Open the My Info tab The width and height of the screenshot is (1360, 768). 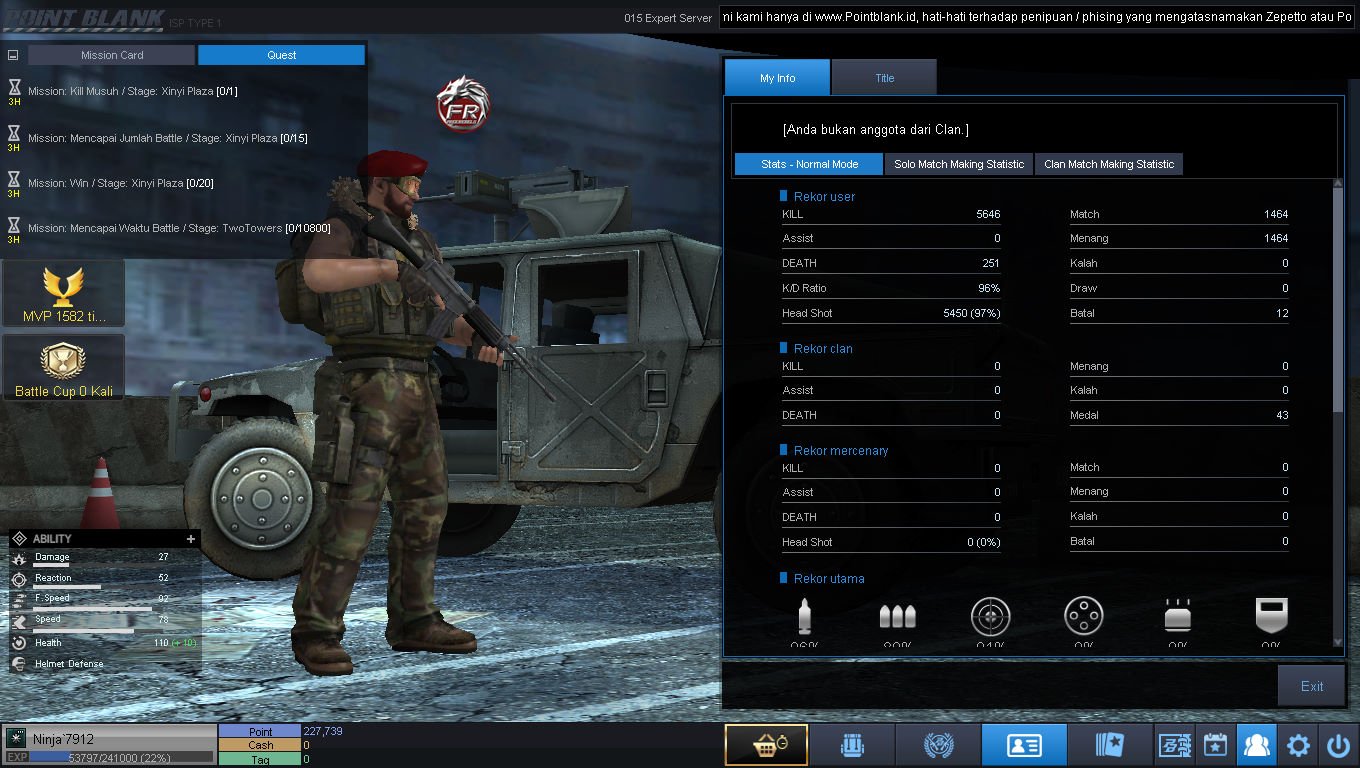(777, 78)
